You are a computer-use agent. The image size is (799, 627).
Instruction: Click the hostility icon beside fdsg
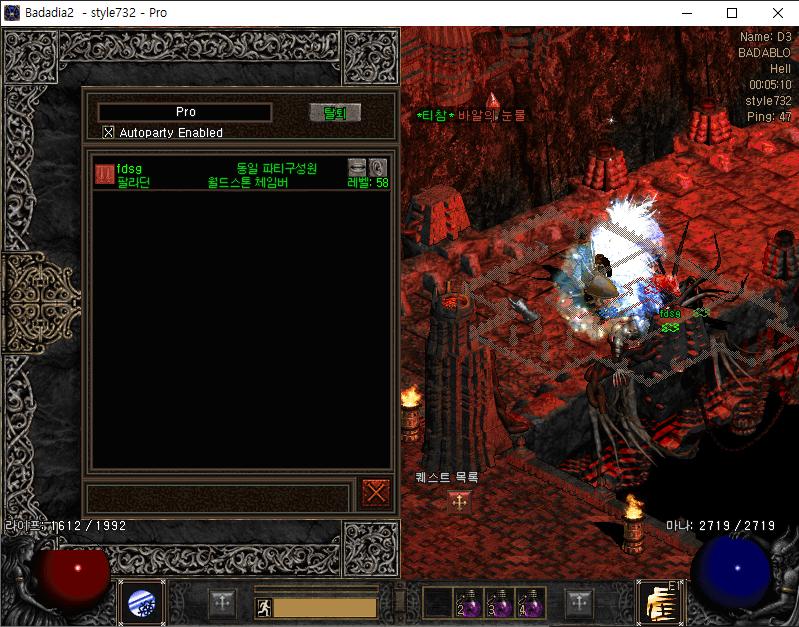tap(104, 174)
